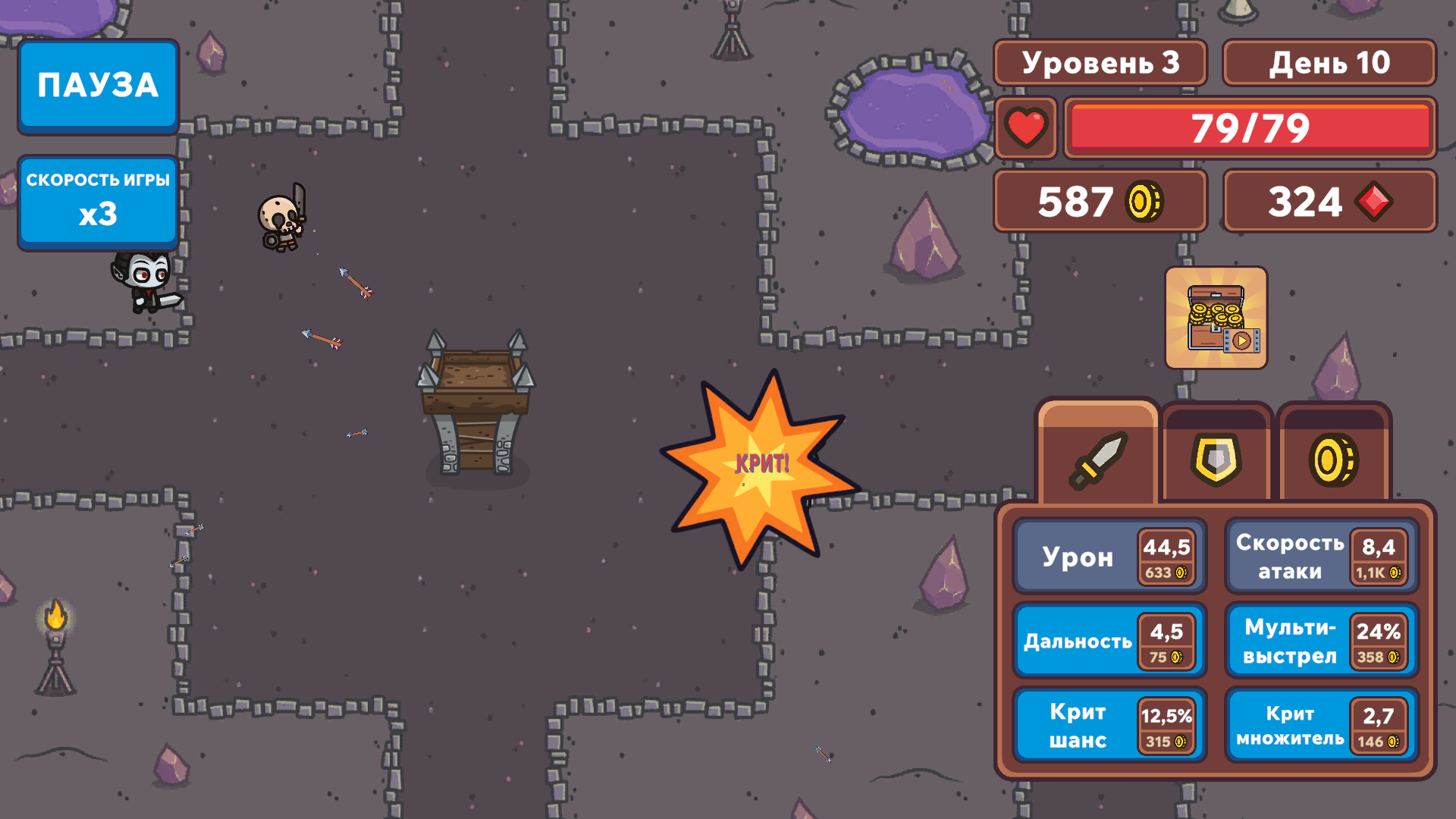
Task: Open the Уровень 3 panel
Action: 1100,63
